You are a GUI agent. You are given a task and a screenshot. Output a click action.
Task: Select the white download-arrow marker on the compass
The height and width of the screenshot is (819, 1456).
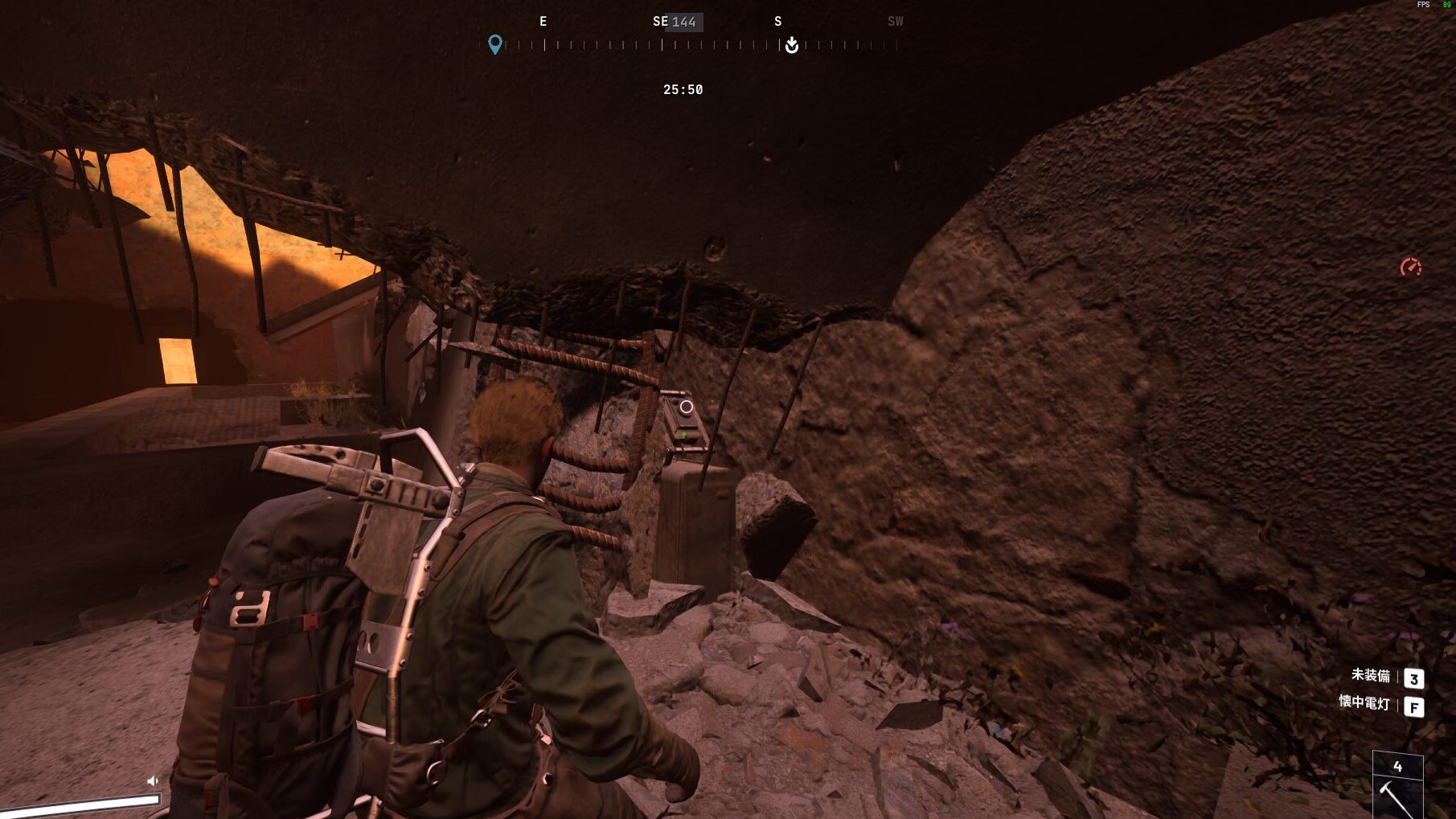[x=792, y=45]
